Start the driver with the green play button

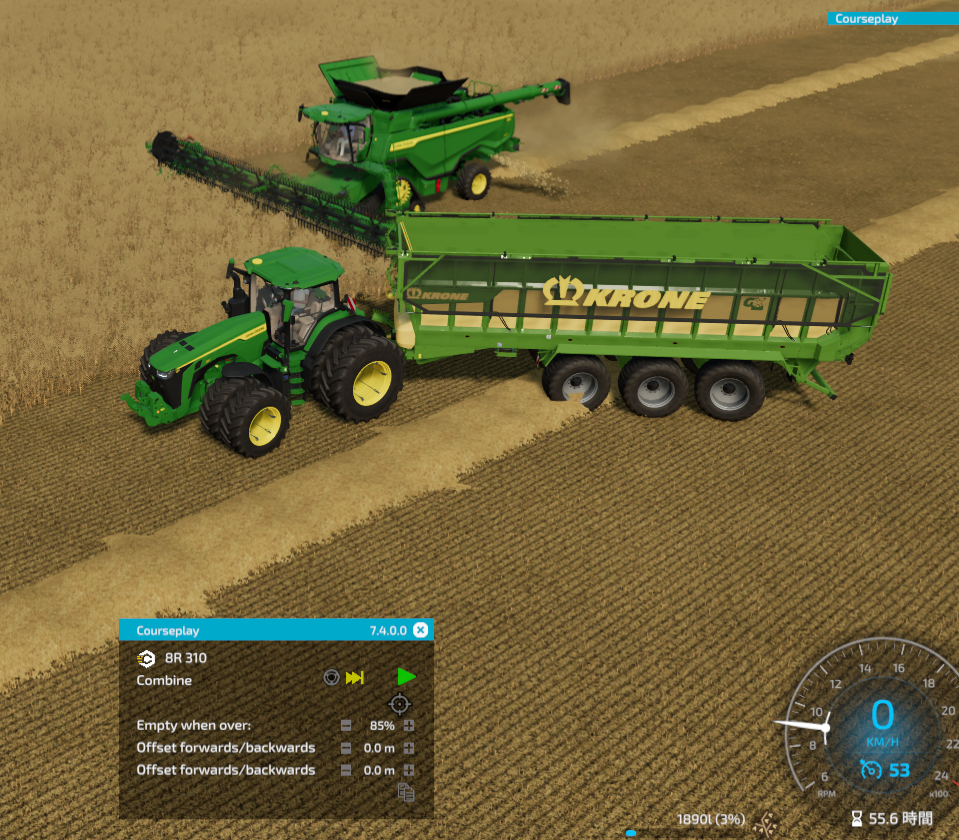point(406,678)
